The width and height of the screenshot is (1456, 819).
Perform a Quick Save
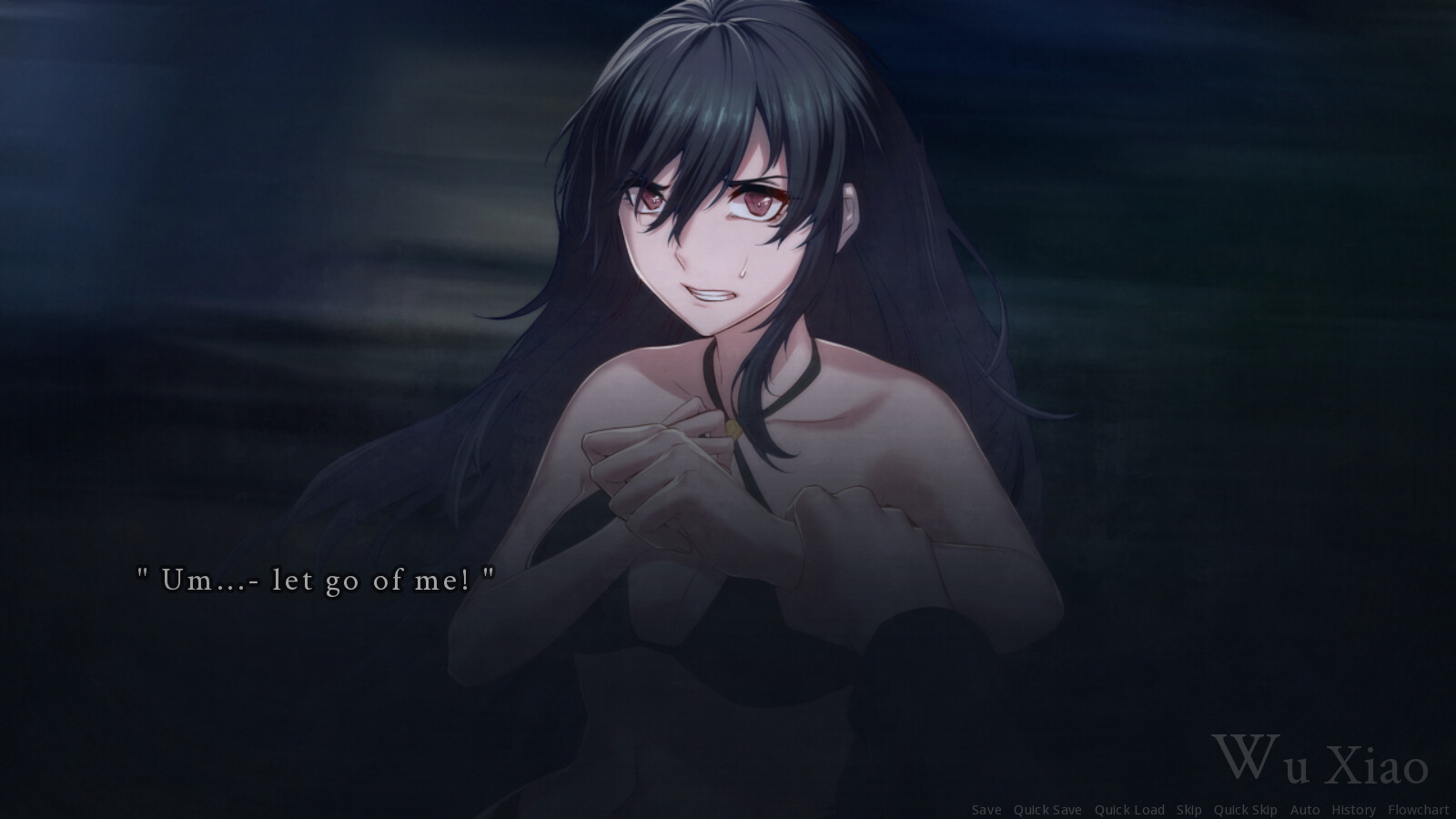1048,810
